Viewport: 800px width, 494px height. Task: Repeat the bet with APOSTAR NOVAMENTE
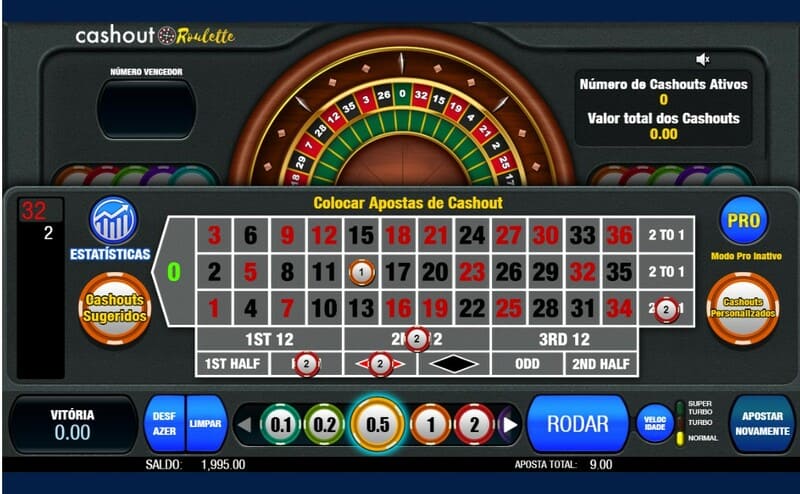762,424
